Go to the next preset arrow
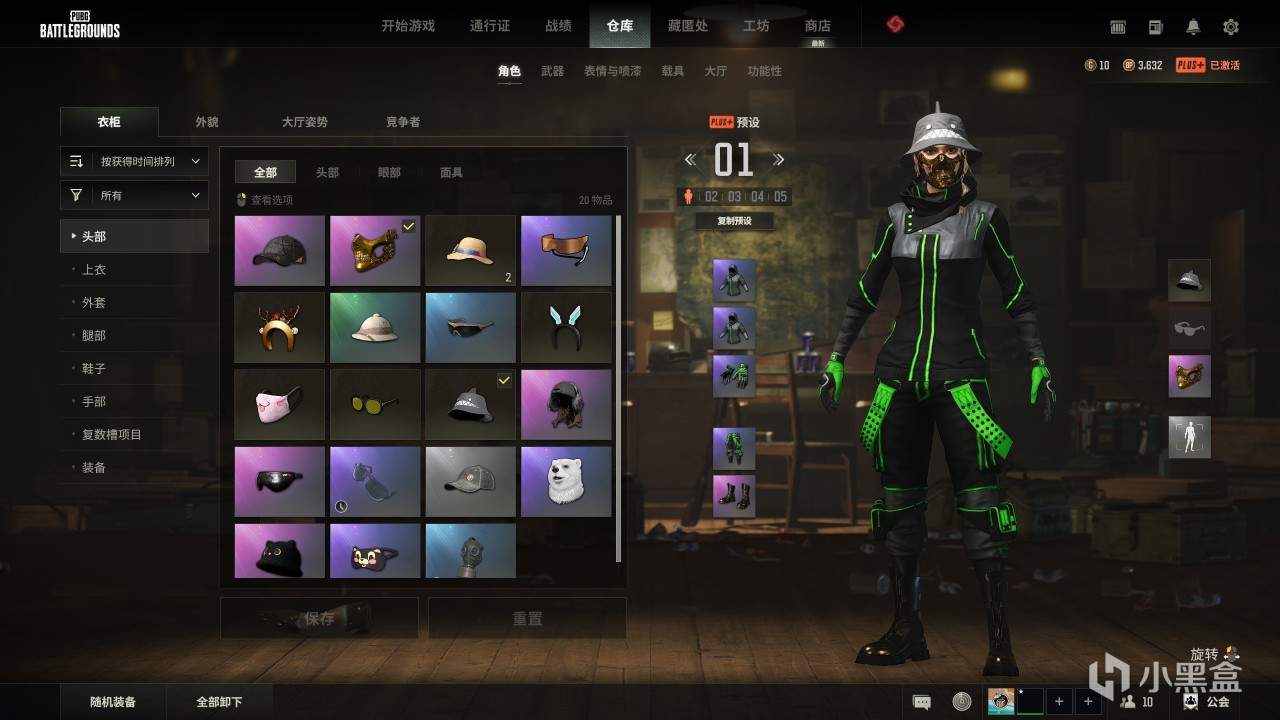Image resolution: width=1280 pixels, height=720 pixels. (779, 160)
